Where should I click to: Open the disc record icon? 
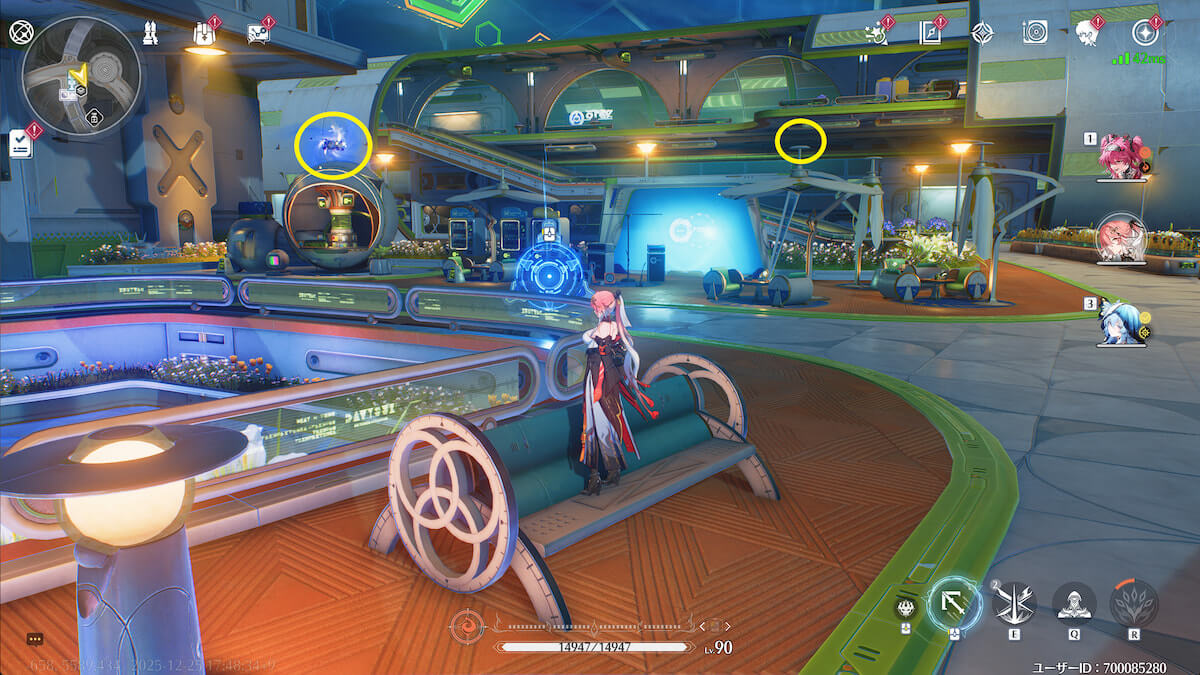point(1035,33)
